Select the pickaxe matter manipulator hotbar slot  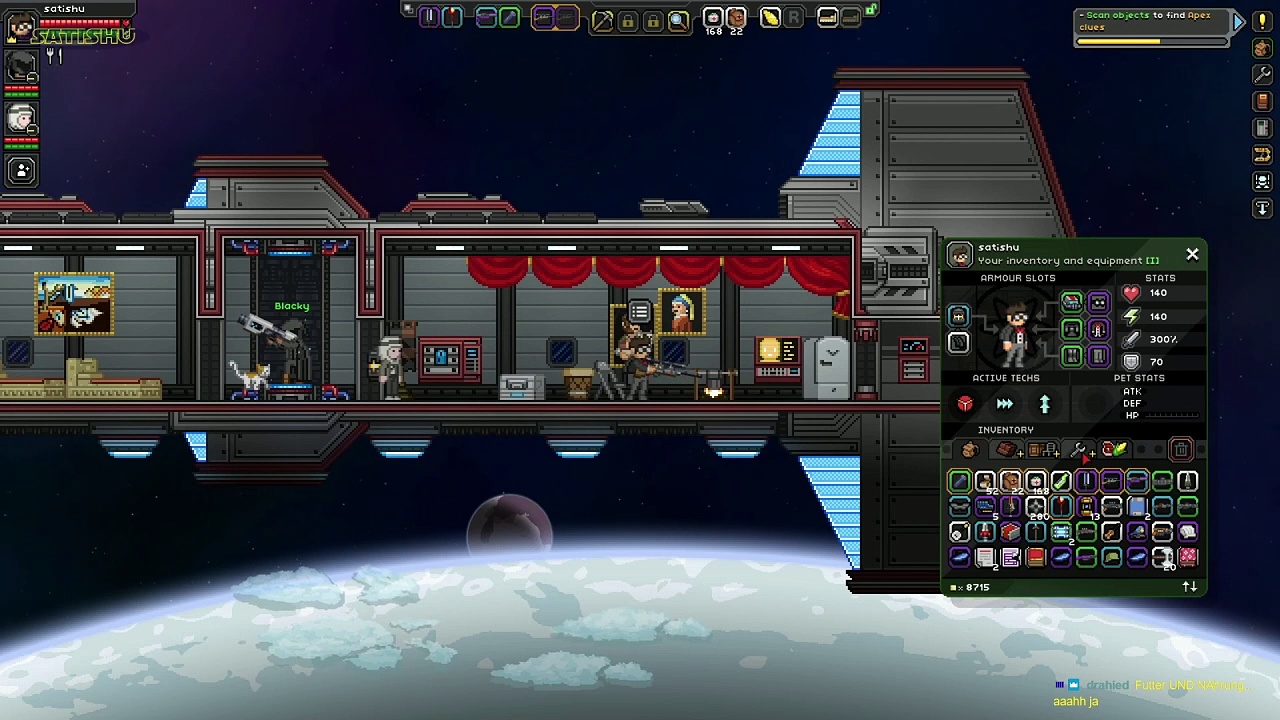click(602, 19)
